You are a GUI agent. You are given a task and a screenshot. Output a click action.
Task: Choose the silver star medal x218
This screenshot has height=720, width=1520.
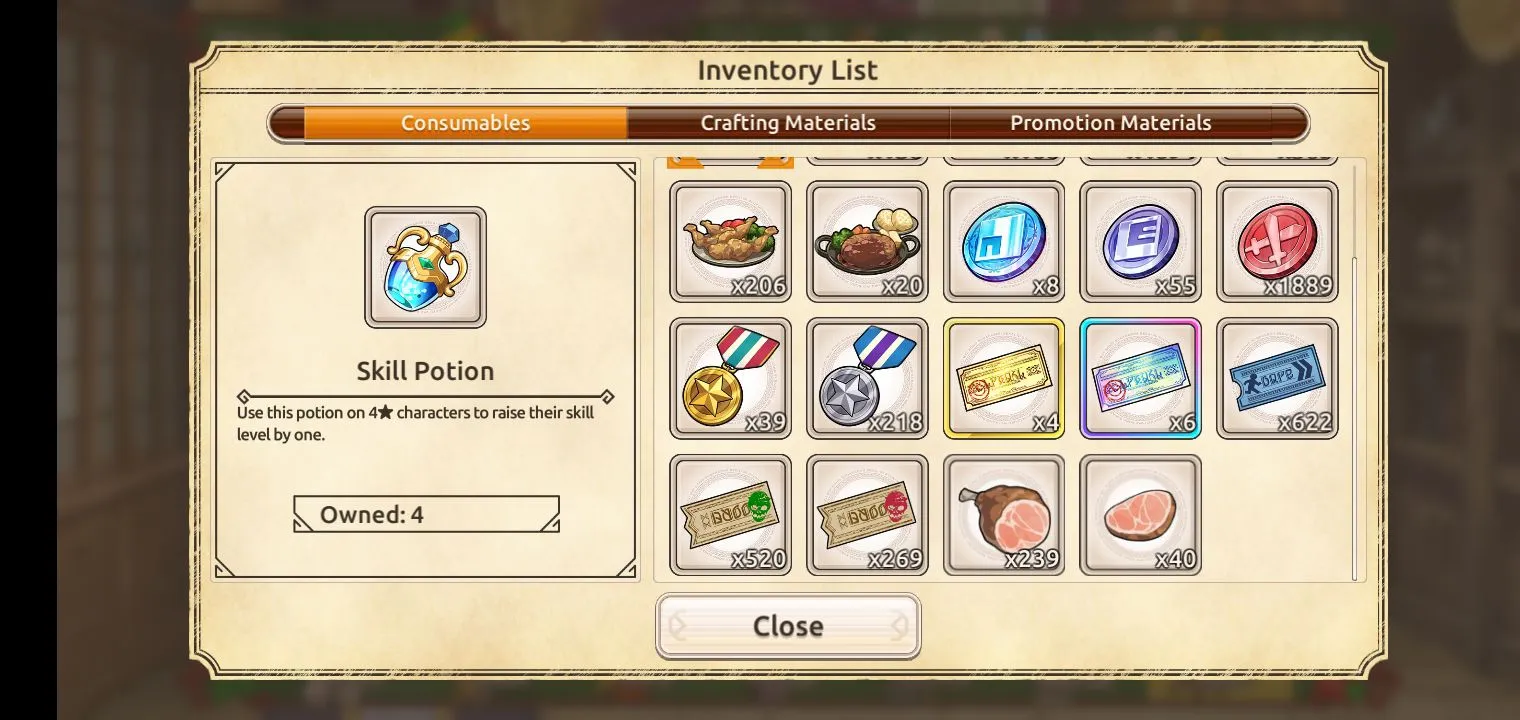(x=867, y=378)
